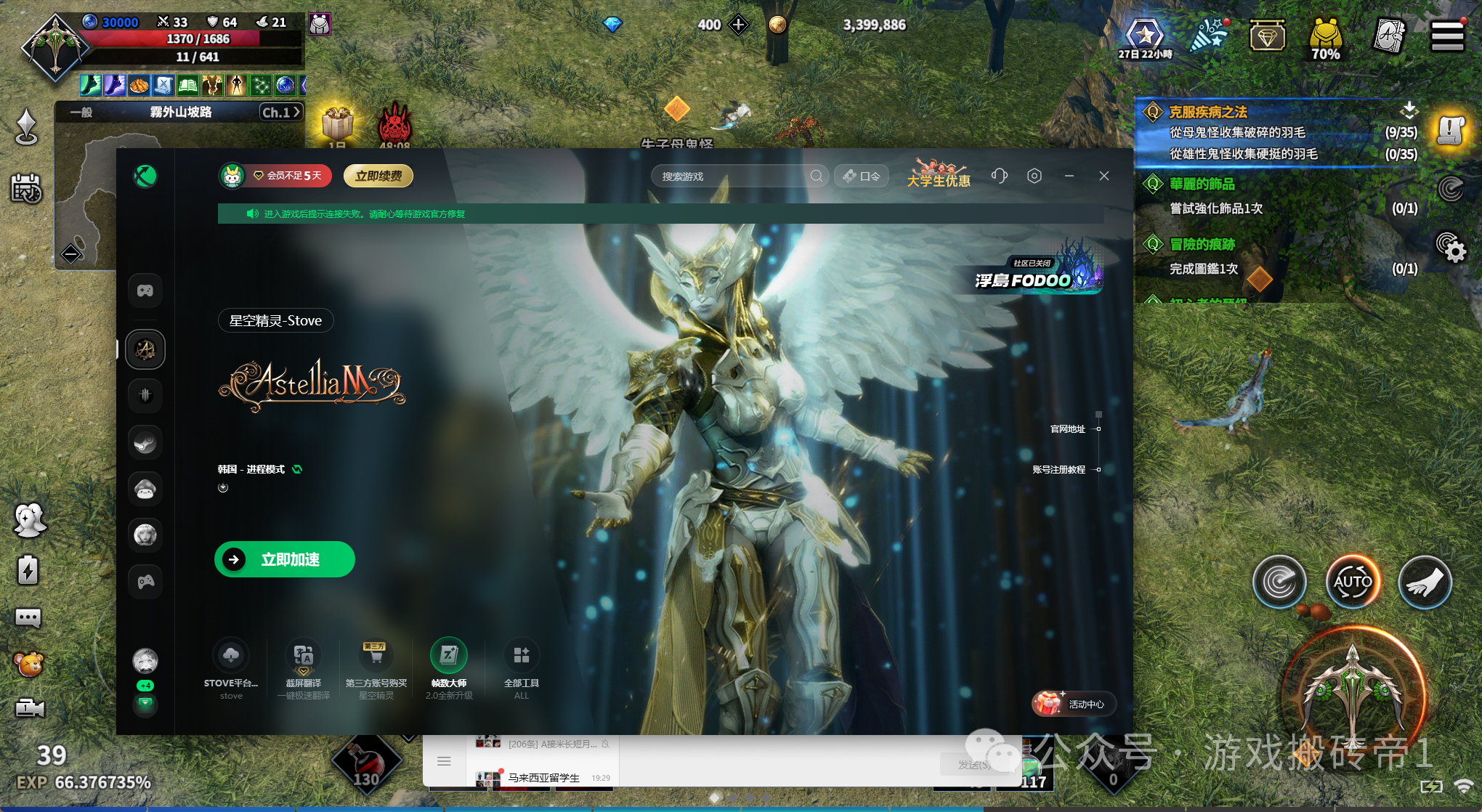Viewport: 1482px width, 812px height.
Task: Open the calendar schedule icon
Action: [27, 189]
